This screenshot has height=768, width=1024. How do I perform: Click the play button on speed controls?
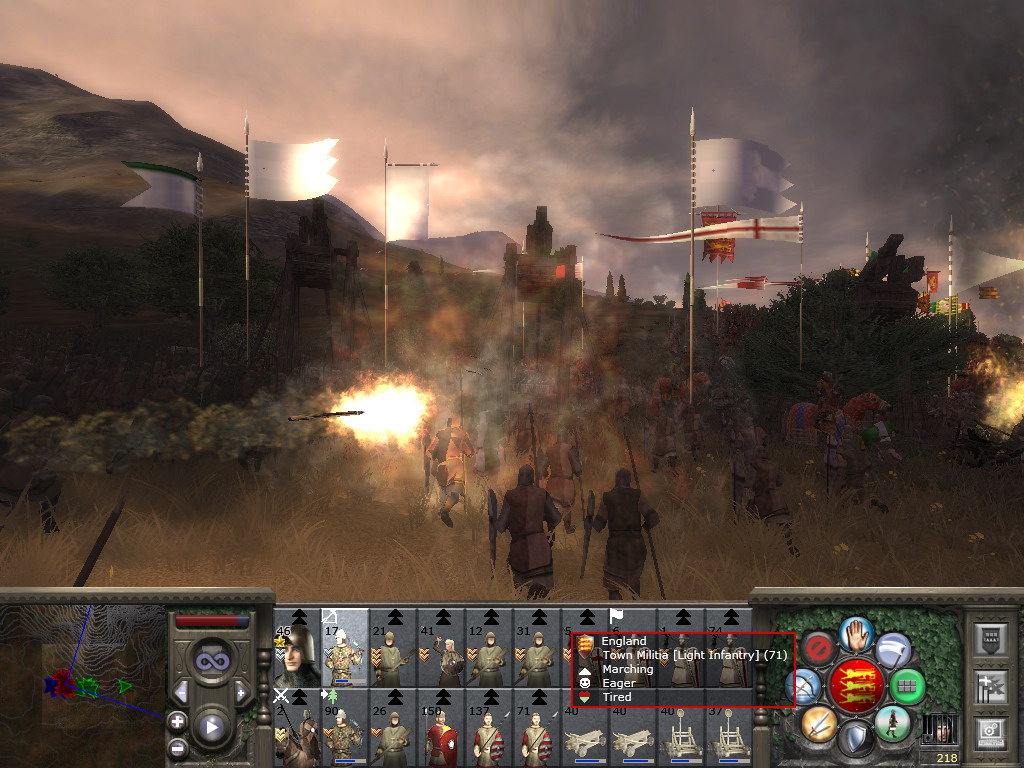[x=210, y=726]
